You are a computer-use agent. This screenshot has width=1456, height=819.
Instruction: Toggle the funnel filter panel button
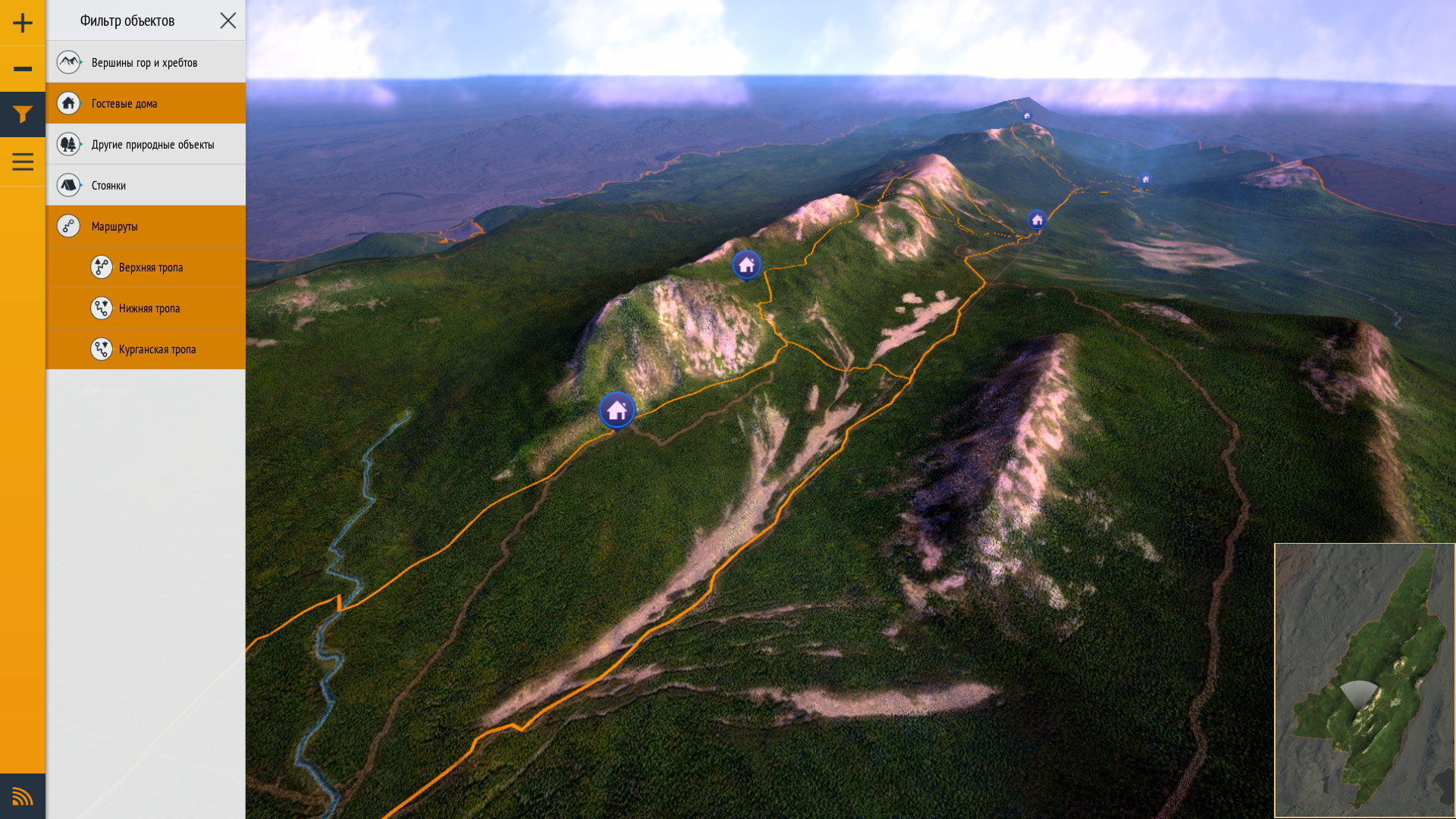click(23, 115)
